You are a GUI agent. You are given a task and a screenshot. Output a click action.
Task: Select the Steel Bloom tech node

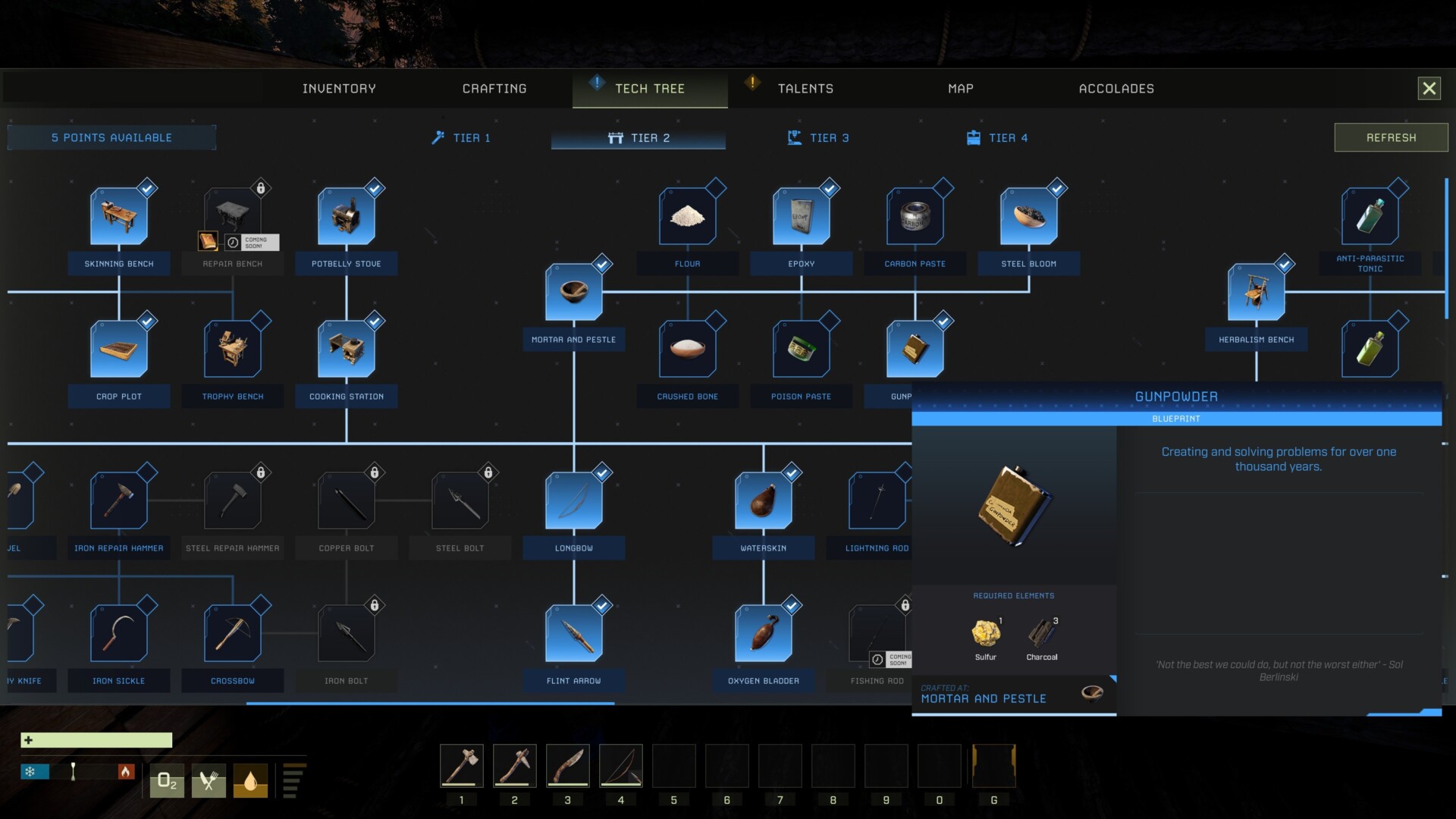point(1029,215)
